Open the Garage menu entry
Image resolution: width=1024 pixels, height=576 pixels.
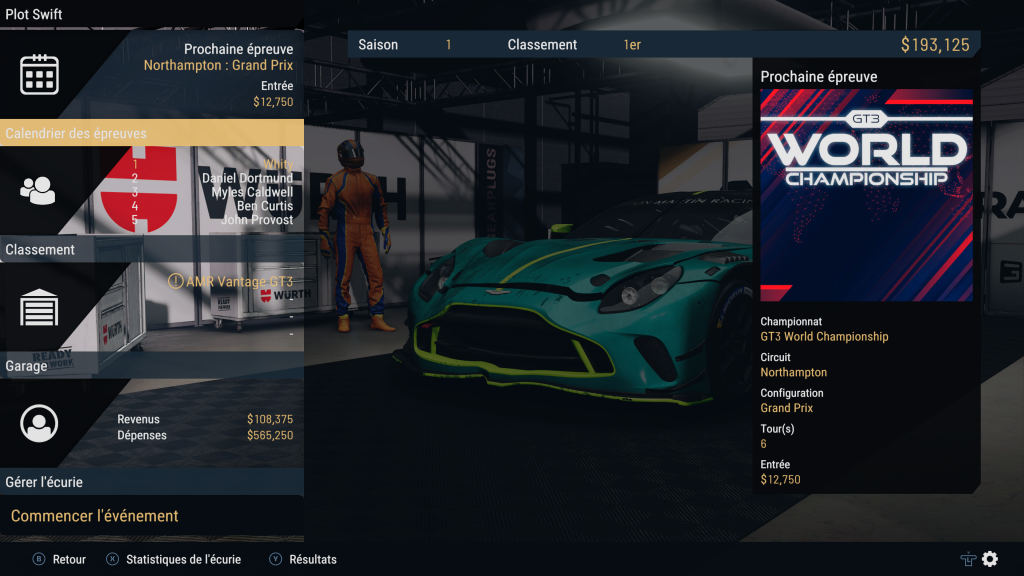pos(26,366)
